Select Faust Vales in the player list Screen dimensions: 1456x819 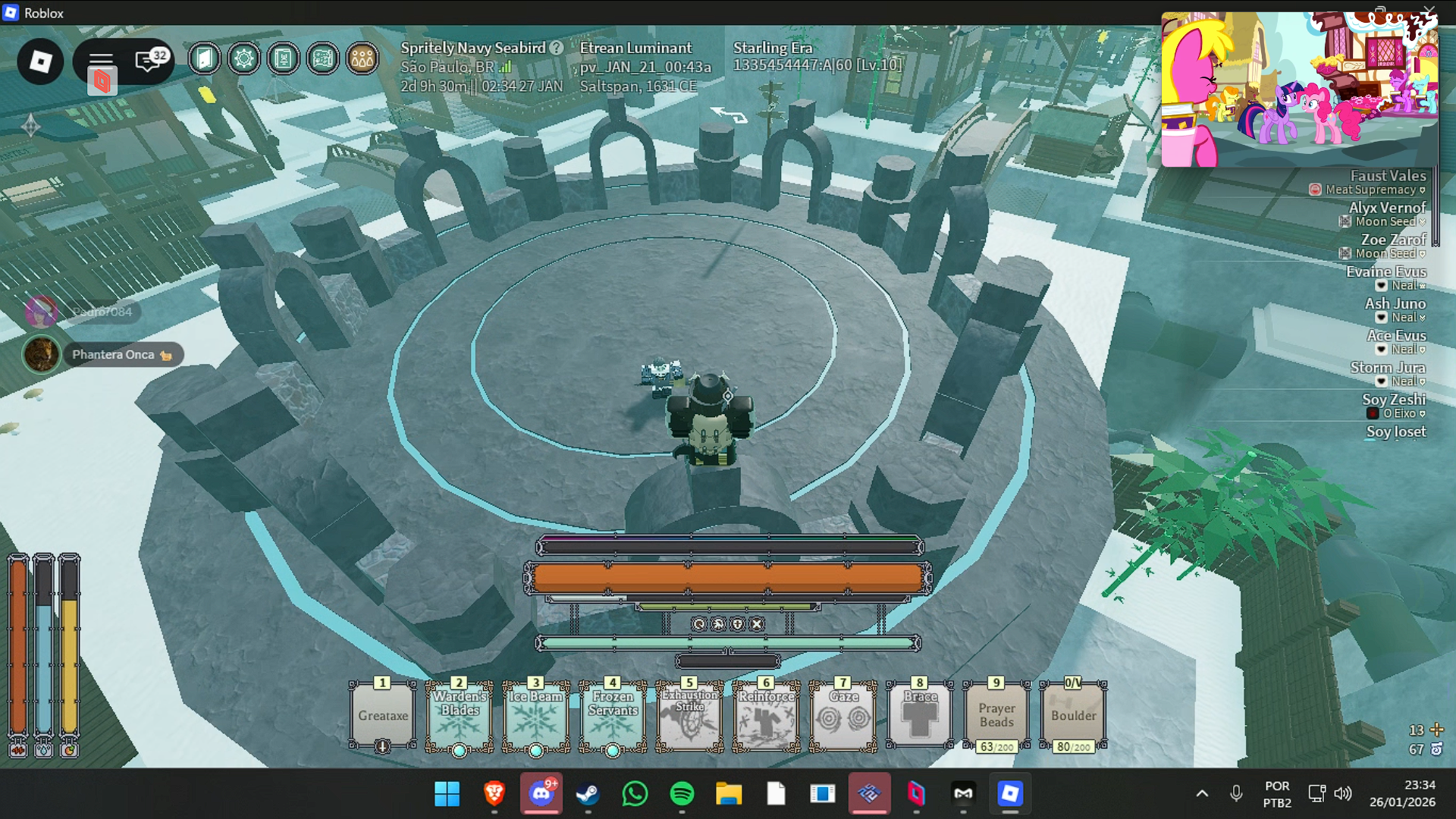1387,175
